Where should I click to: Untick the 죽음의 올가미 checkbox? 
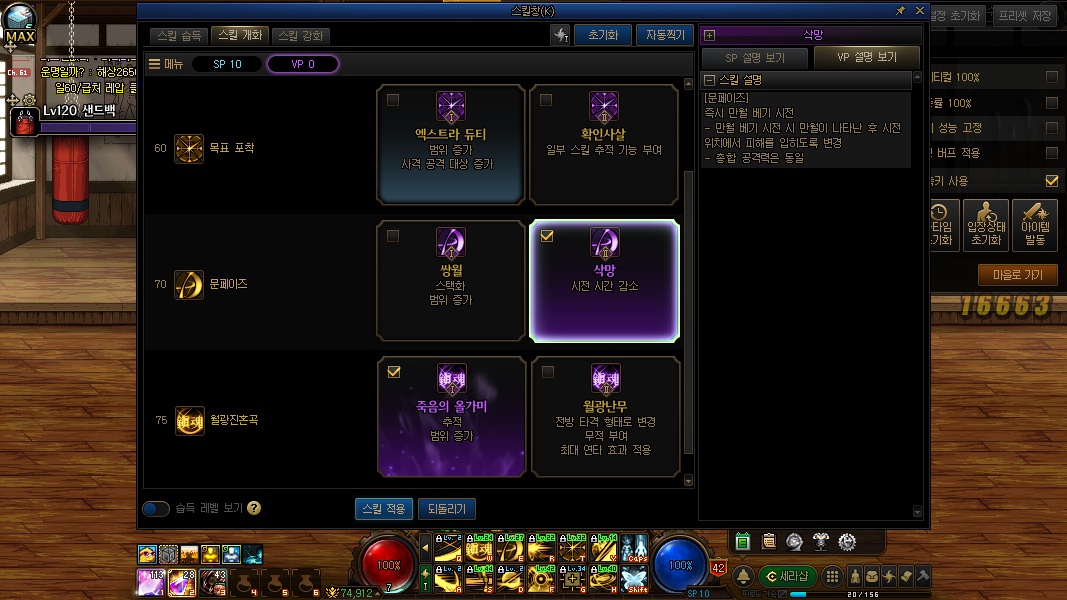394,372
